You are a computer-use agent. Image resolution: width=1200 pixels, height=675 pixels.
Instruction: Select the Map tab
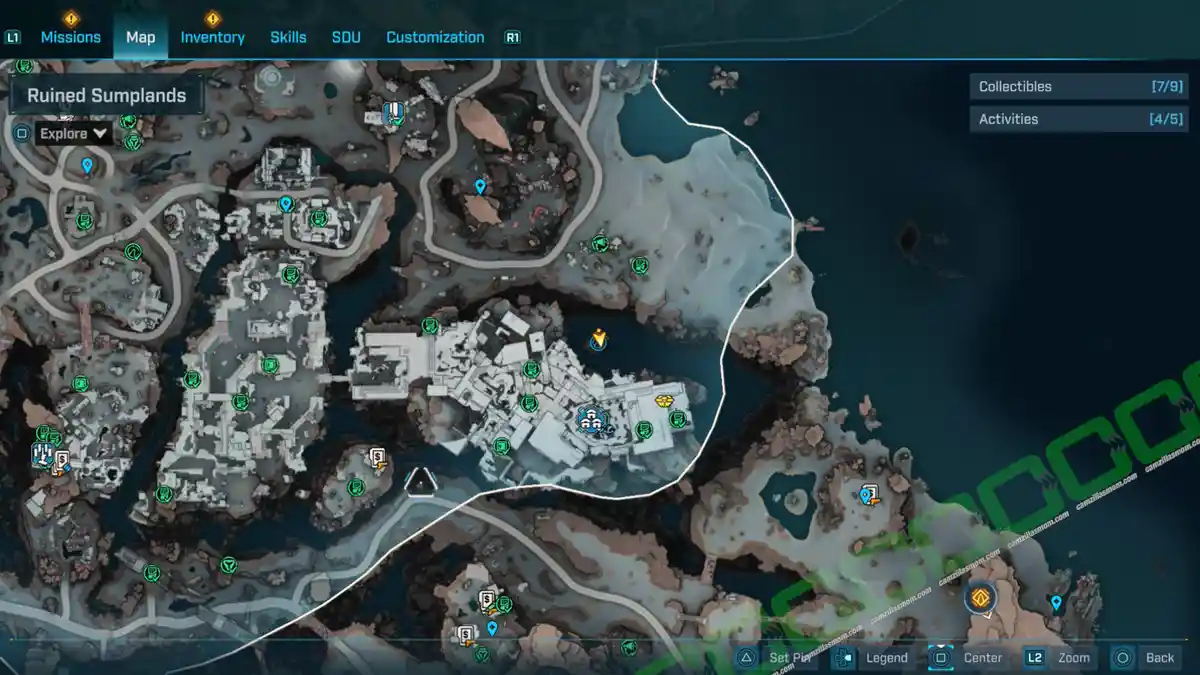click(x=140, y=37)
